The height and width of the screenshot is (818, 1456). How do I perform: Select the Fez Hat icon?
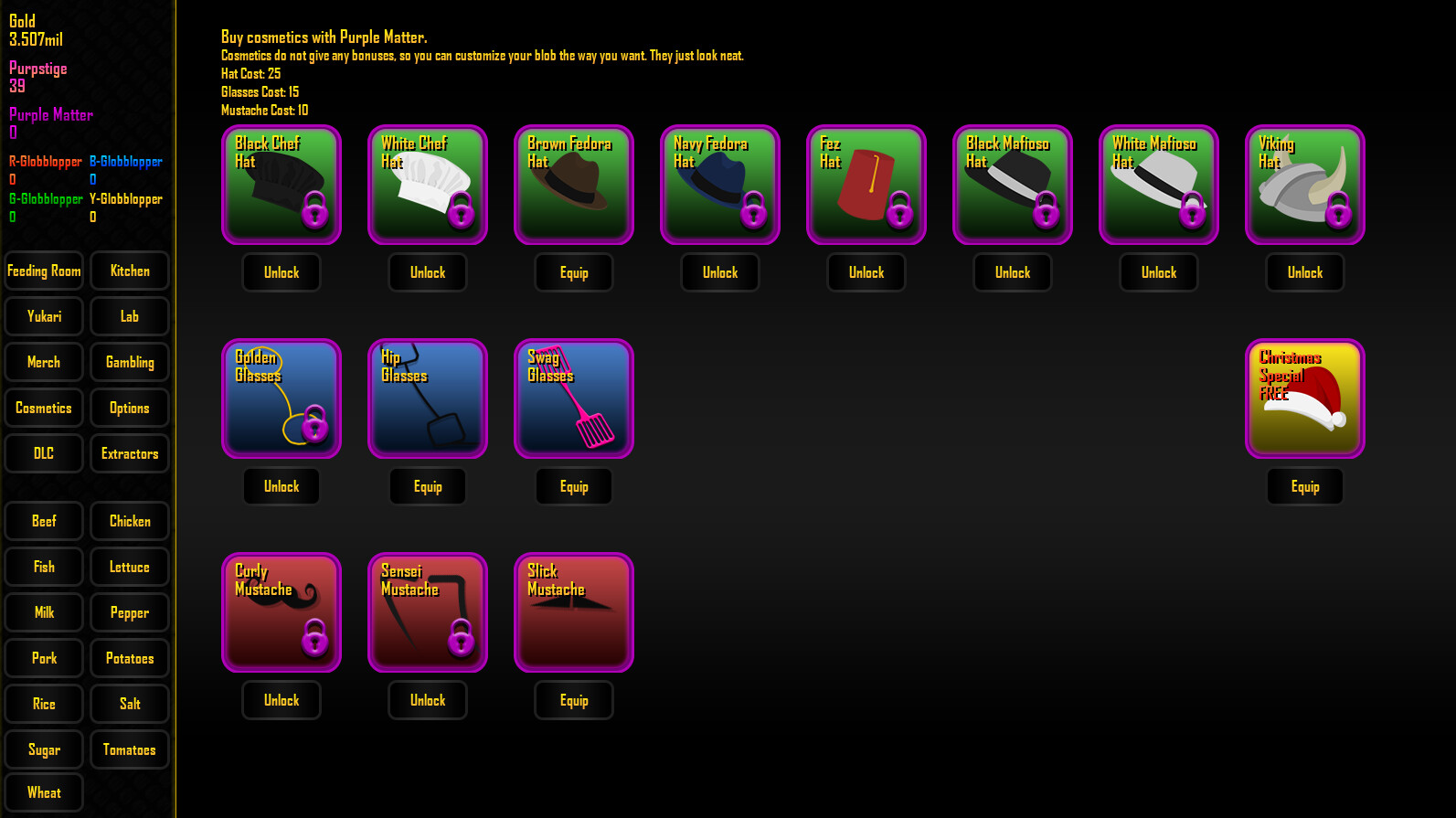tap(866, 185)
